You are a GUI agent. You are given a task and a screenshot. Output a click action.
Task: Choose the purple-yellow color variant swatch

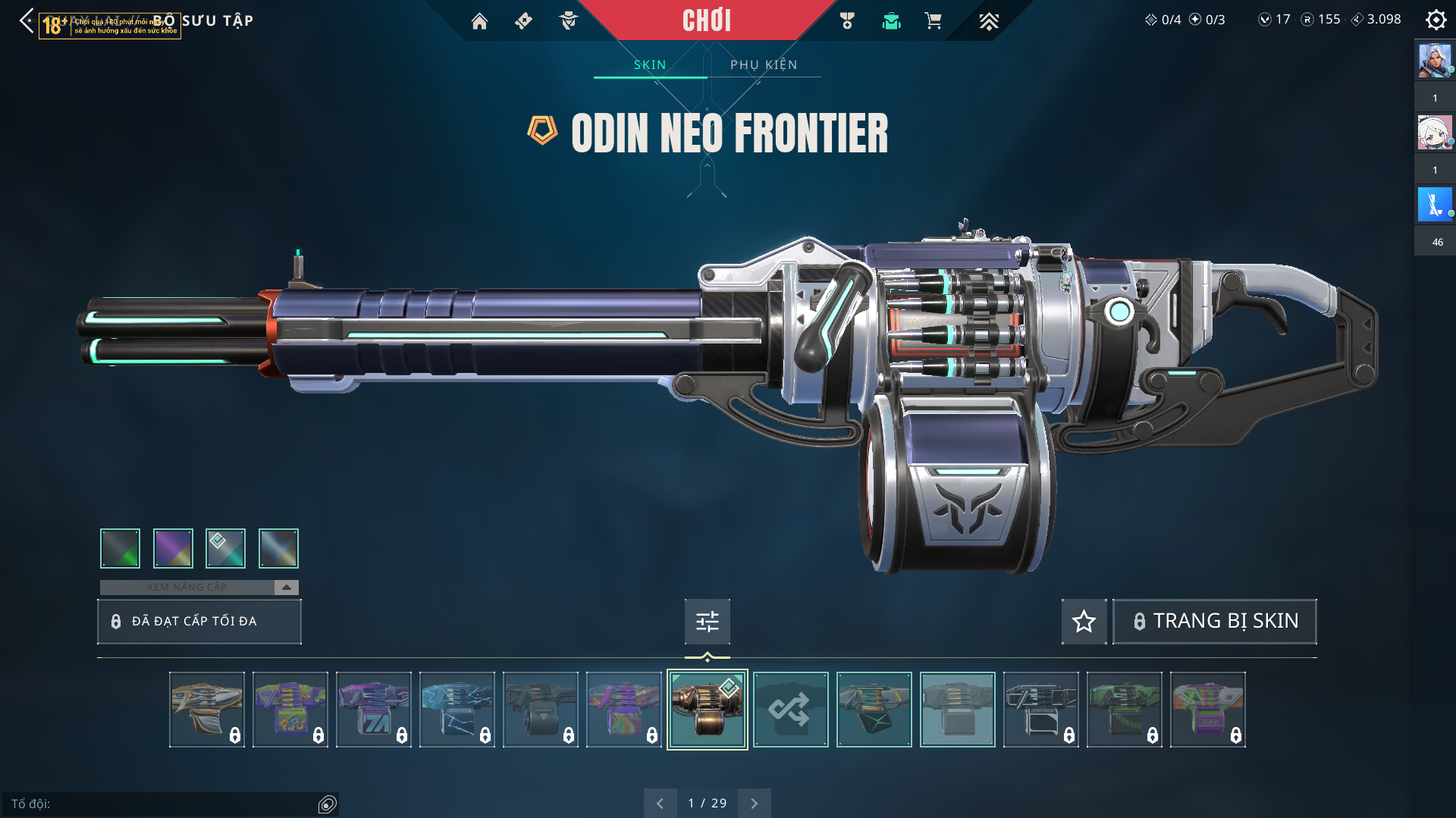pyautogui.click(x=173, y=548)
